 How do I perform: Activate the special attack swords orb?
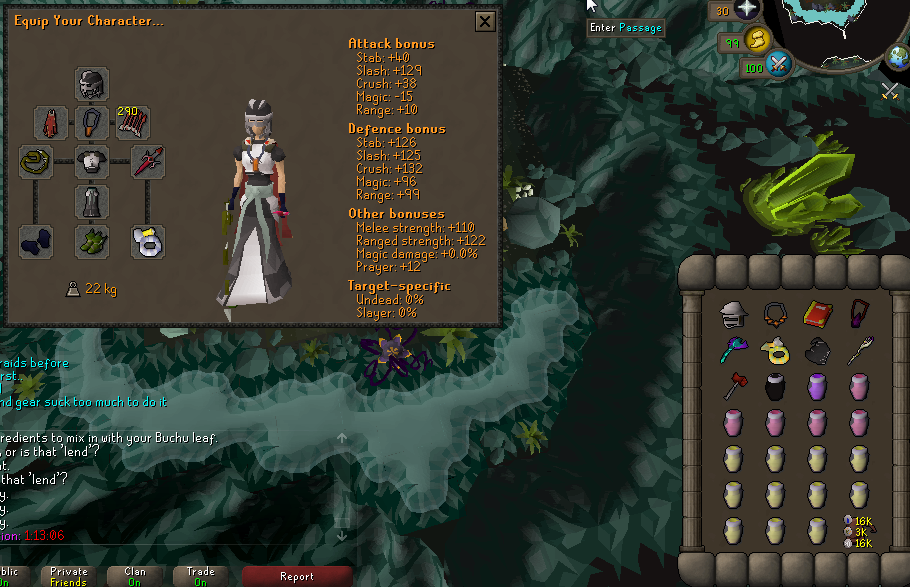[x=779, y=66]
